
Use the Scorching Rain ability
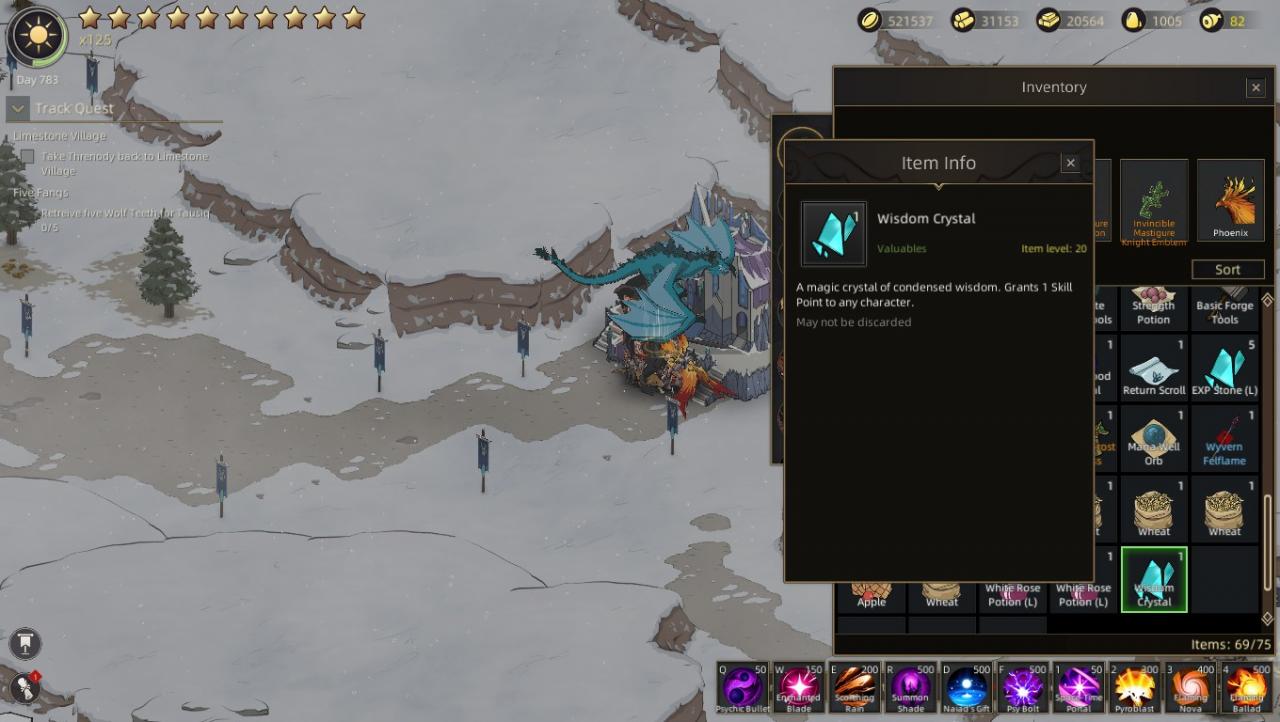pyautogui.click(x=855, y=687)
